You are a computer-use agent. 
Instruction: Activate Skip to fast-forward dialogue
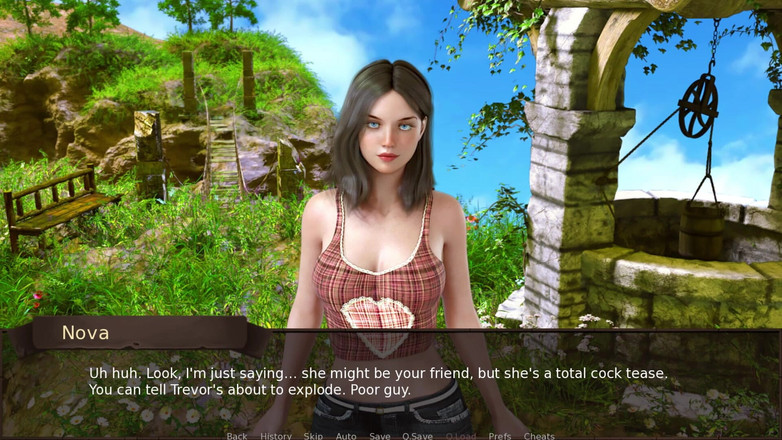point(313,435)
